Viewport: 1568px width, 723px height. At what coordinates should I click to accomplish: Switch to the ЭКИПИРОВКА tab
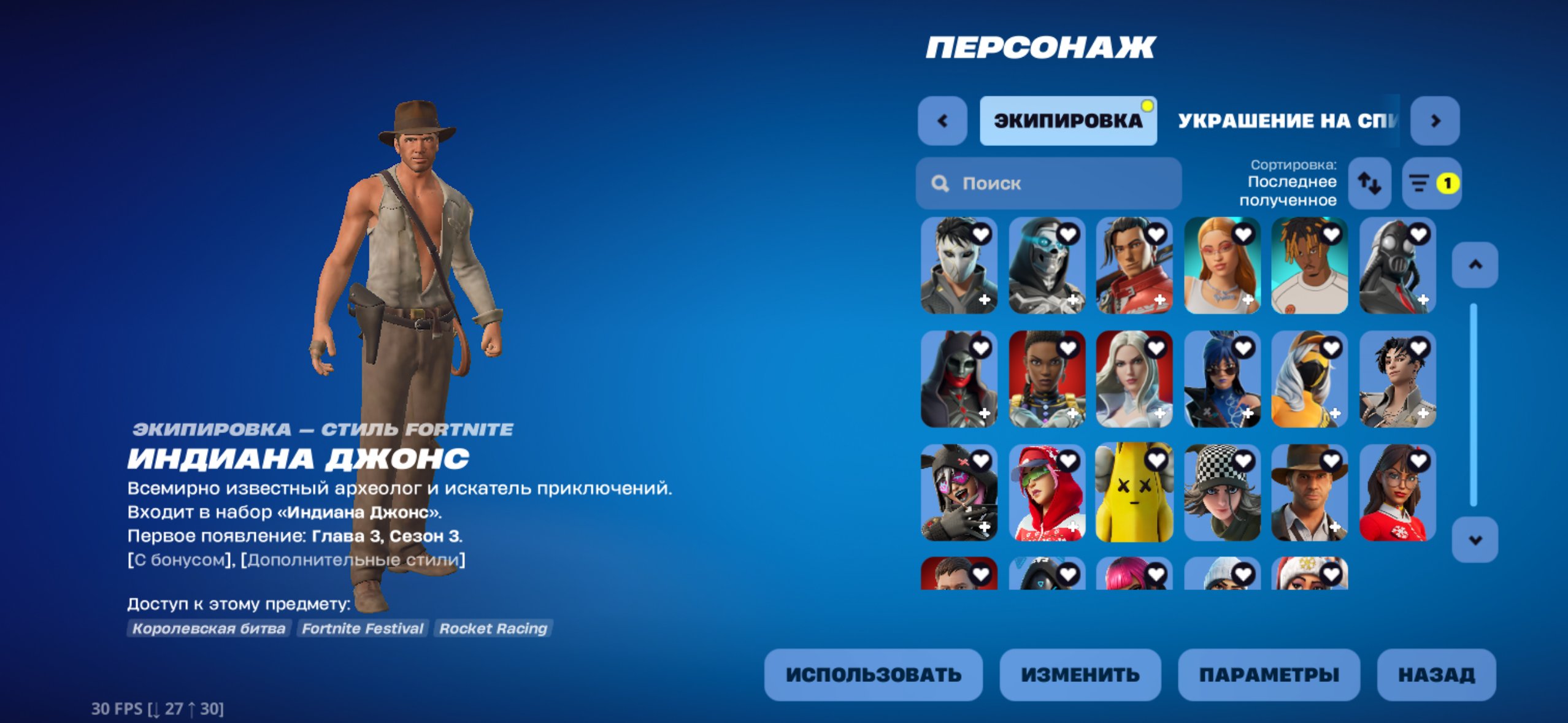pyautogui.click(x=1069, y=121)
